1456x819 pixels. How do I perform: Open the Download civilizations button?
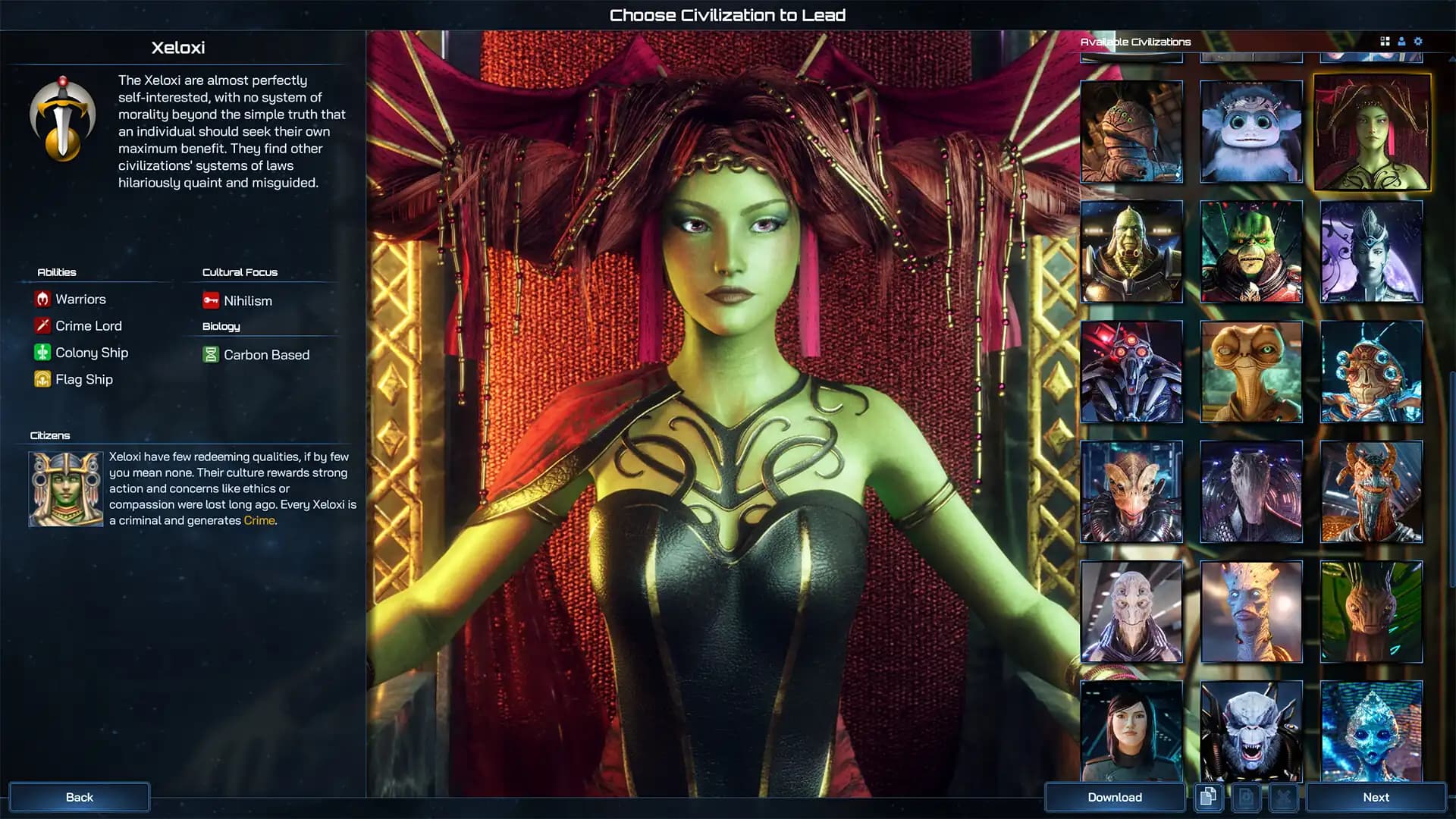click(1114, 797)
